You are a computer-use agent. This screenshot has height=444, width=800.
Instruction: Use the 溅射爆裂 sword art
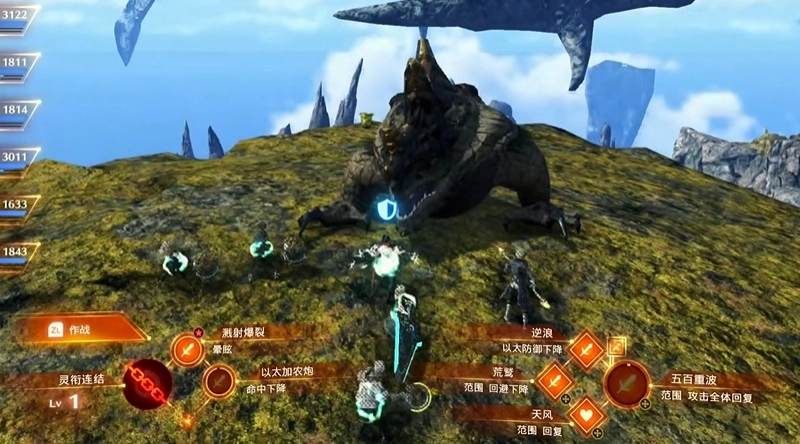(x=187, y=350)
